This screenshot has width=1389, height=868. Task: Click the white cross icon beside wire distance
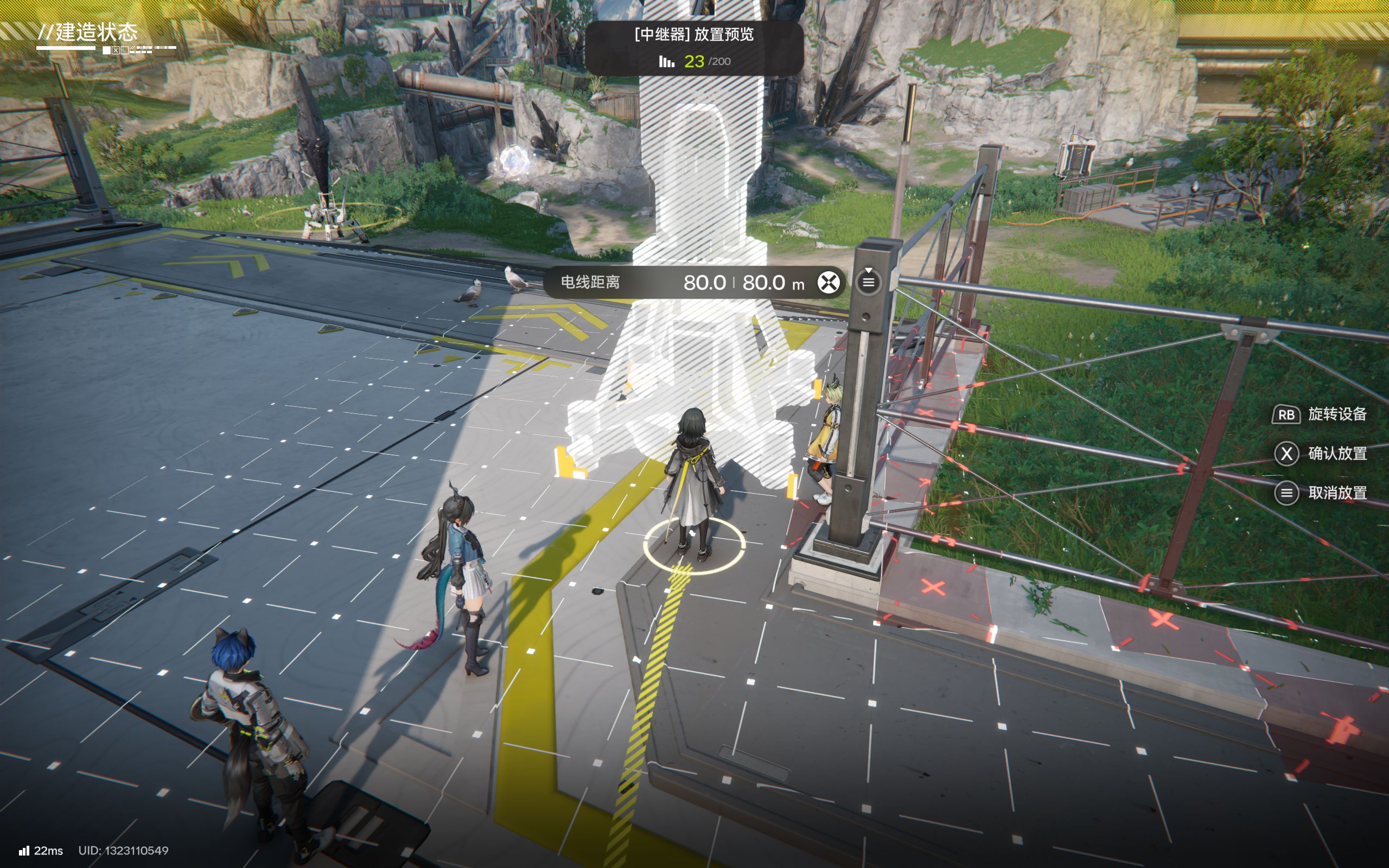coord(827,283)
